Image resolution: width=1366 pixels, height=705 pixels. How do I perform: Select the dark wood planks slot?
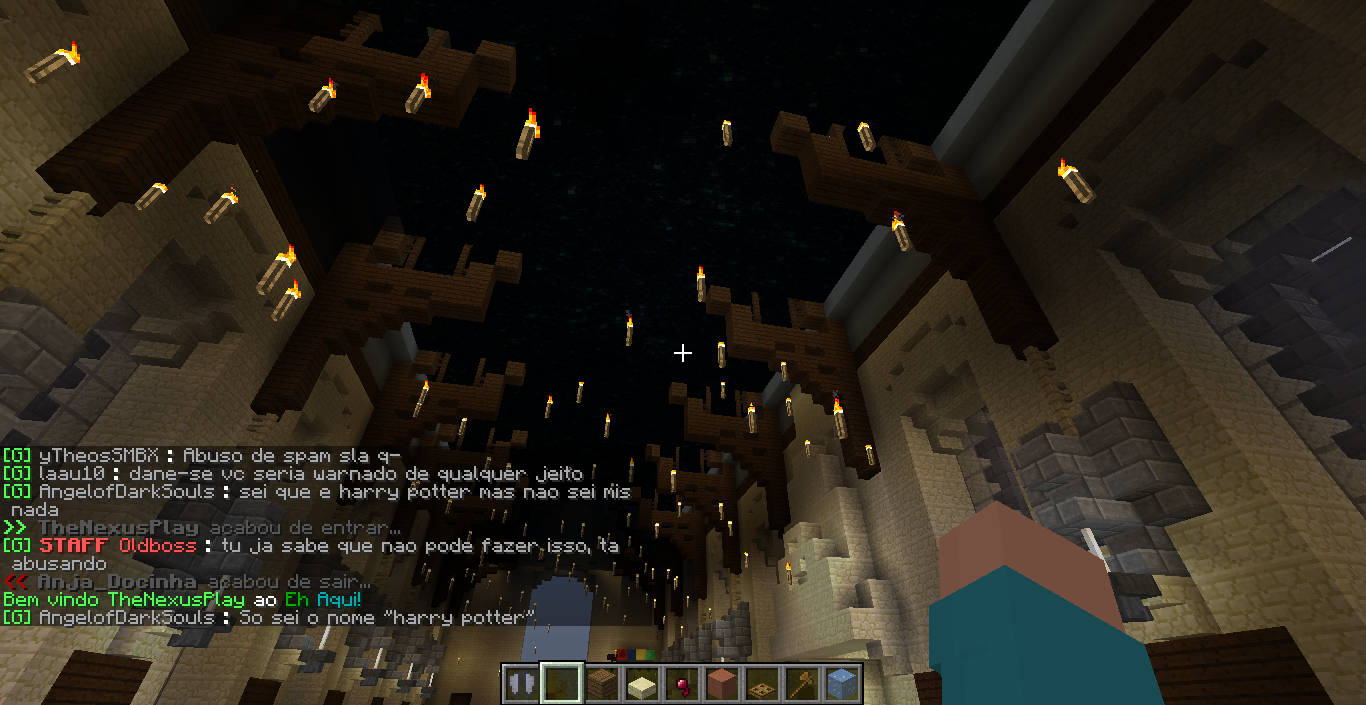point(601,684)
